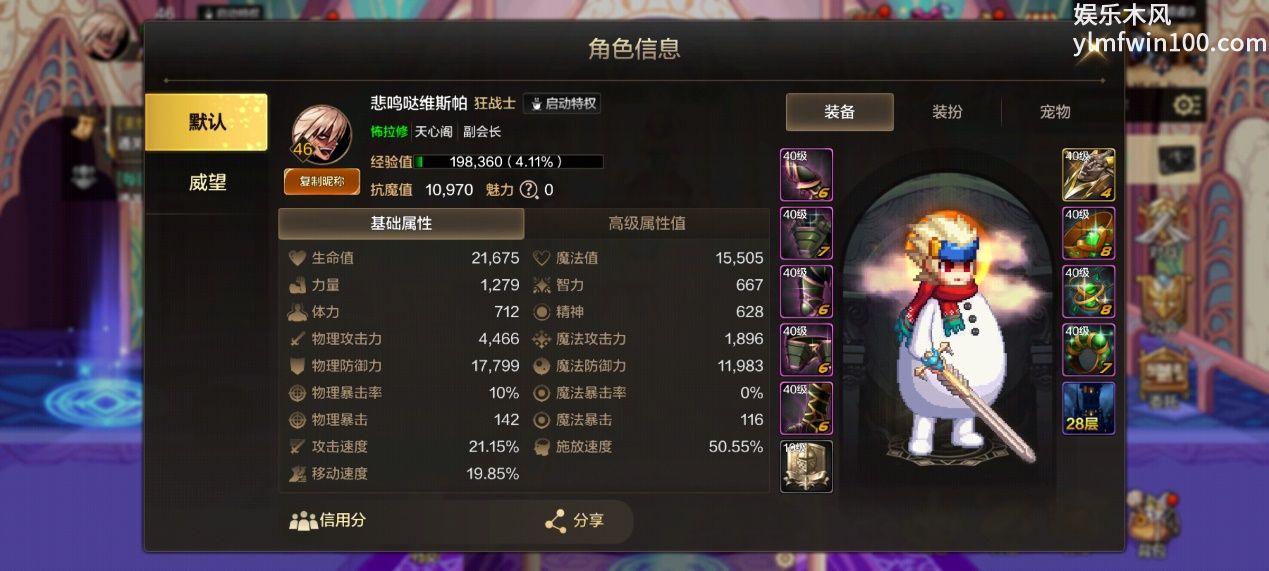Choose the boots equipment slot
The image size is (1269, 571).
pos(806,408)
